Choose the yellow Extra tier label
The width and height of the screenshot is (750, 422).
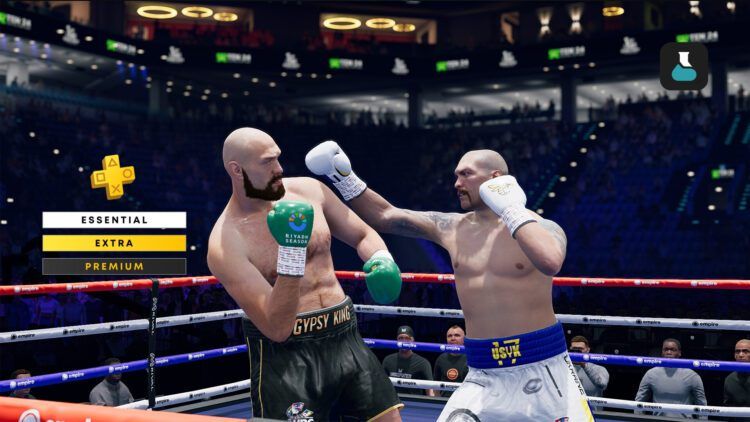(x=114, y=243)
